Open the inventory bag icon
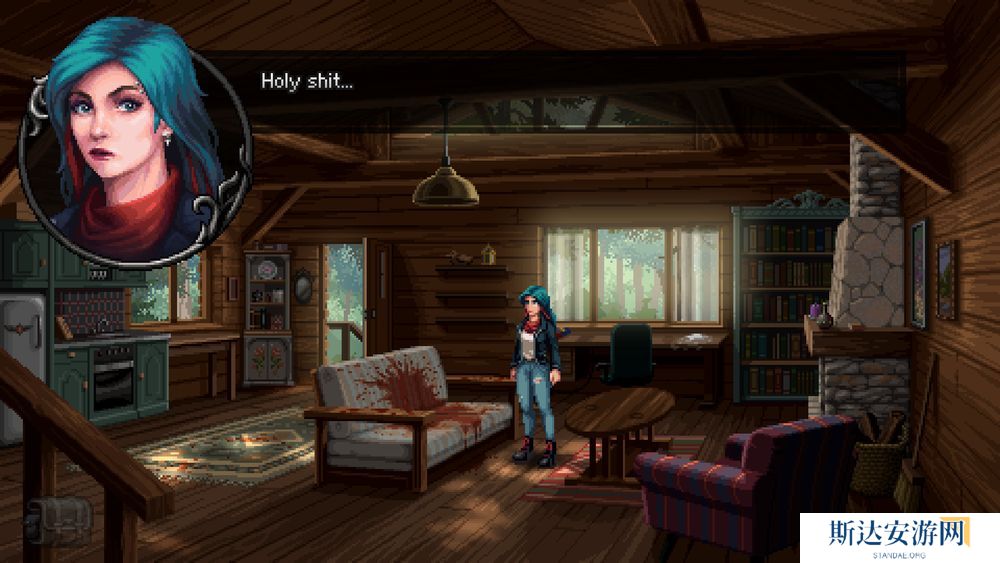Viewport: 1000px width, 563px height. tap(58, 520)
